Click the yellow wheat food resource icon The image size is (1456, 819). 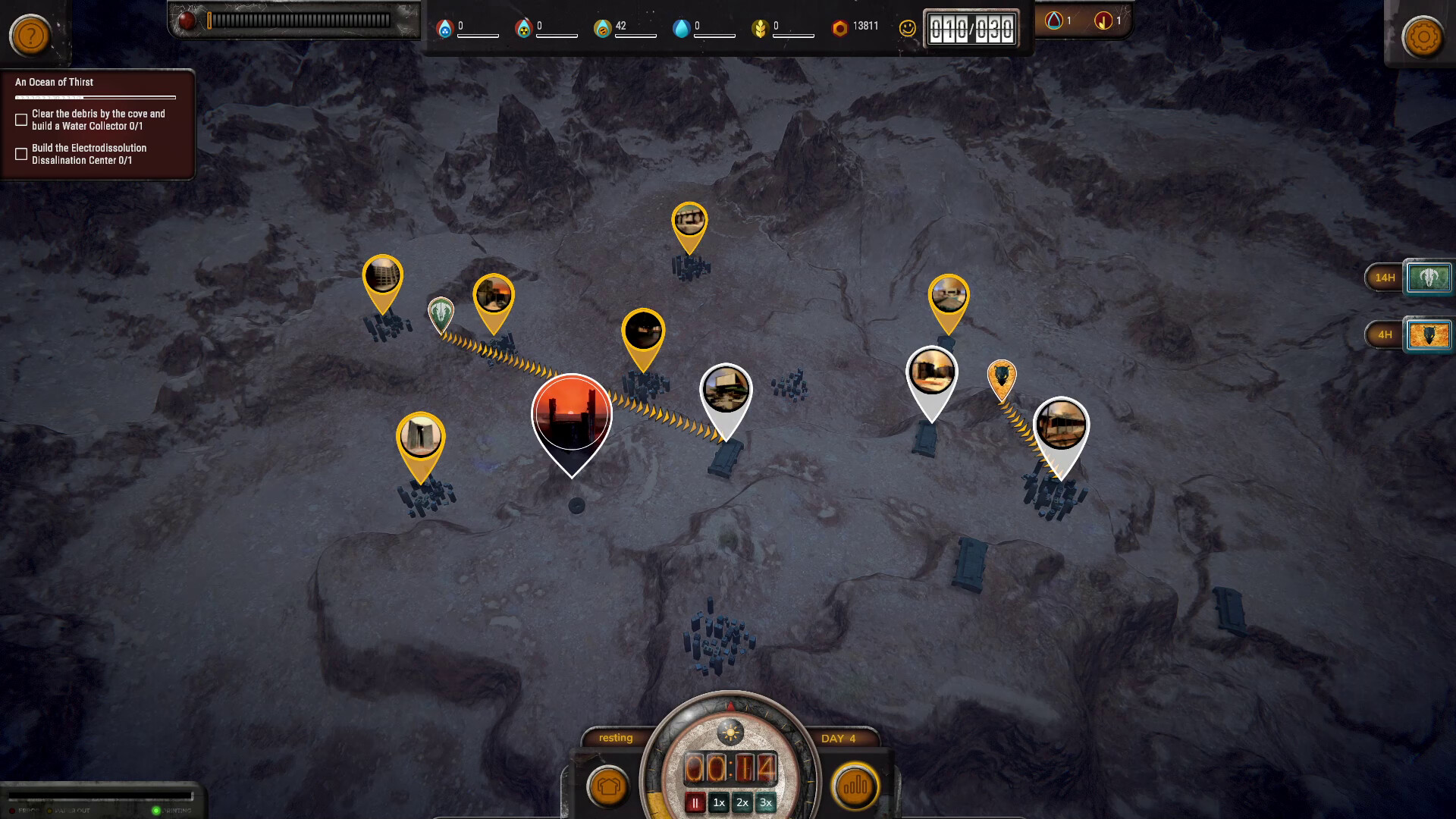(759, 28)
